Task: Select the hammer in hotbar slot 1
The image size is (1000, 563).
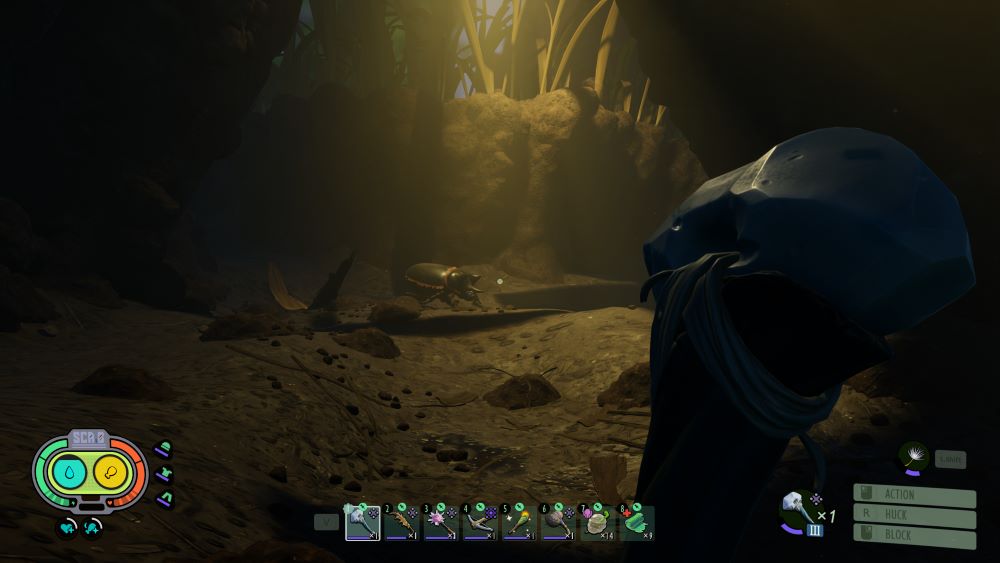Action: coord(362,522)
